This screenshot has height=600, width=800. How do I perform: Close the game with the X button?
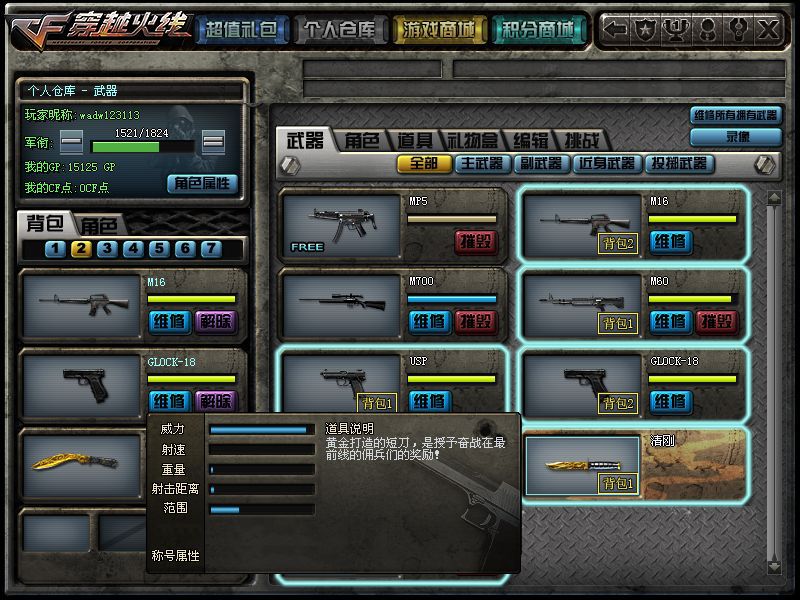pyautogui.click(x=768, y=29)
